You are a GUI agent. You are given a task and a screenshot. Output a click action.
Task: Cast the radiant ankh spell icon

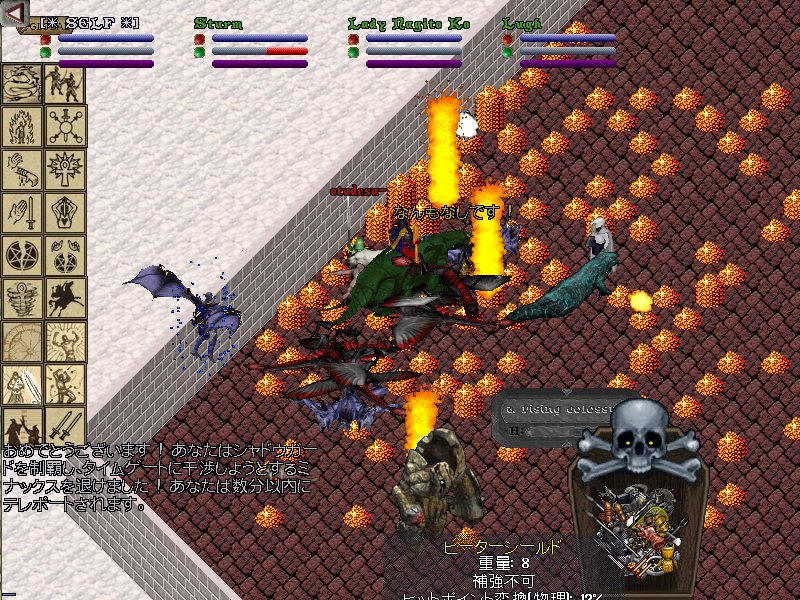click(x=65, y=169)
